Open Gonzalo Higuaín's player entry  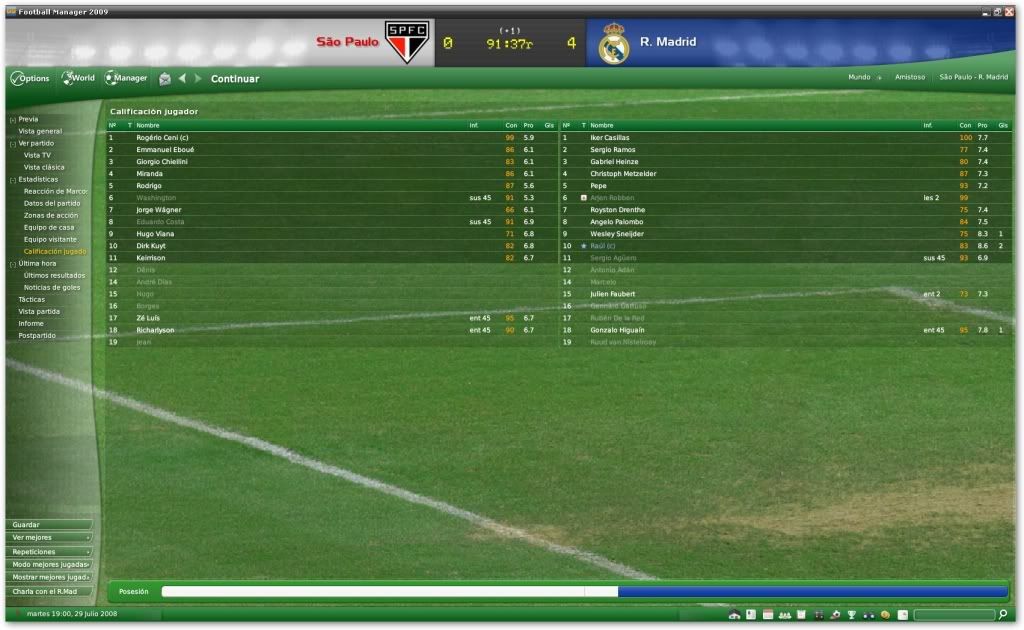click(616, 330)
